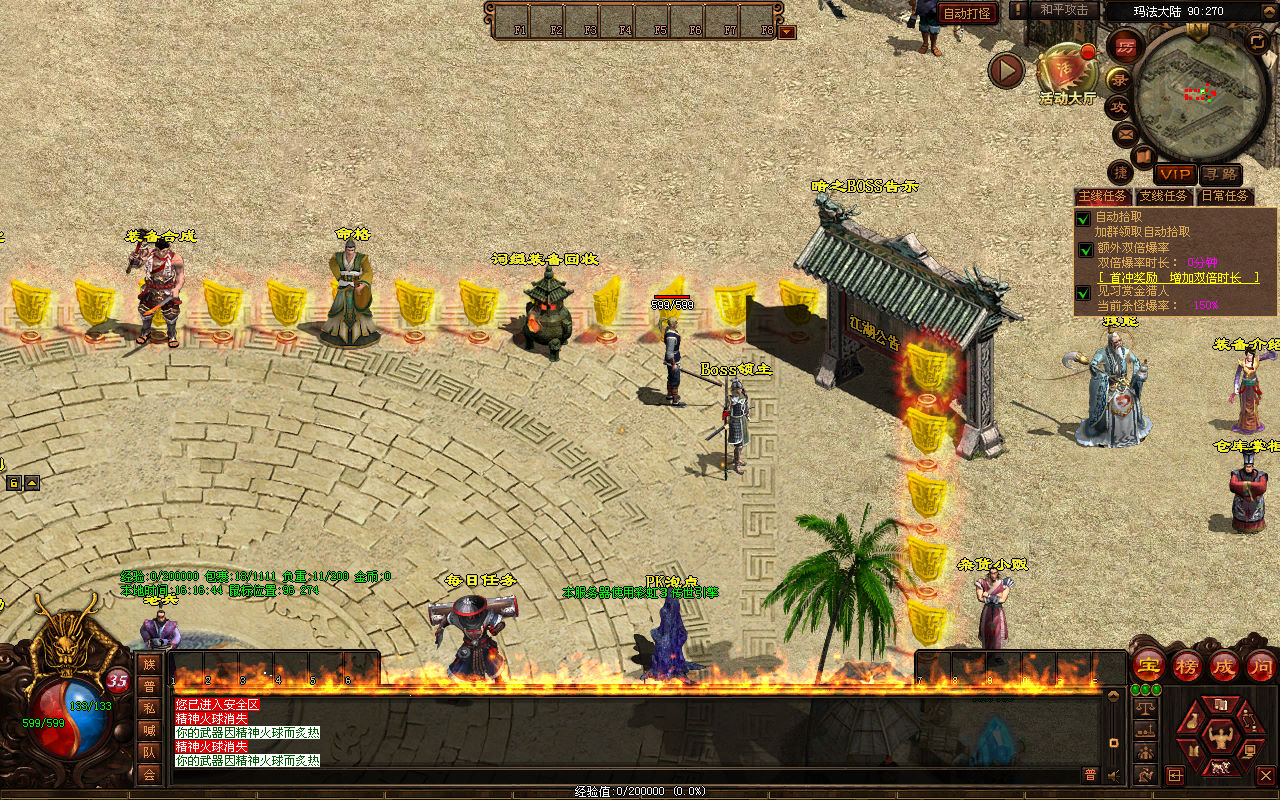The image size is (1280, 800).
Task: Switch to the 支线任务 side quest tab
Action: [1164, 196]
